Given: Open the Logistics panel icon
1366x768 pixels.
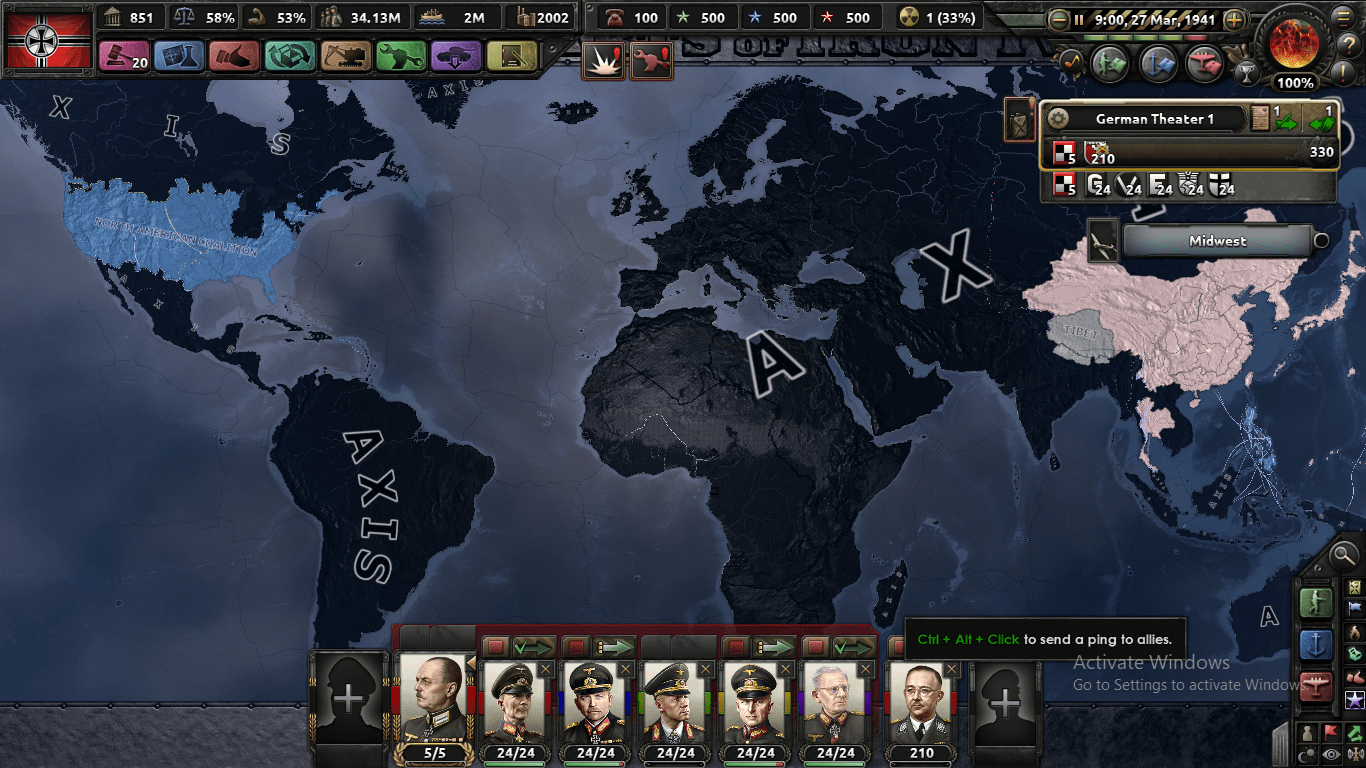Looking at the screenshot, I should (x=510, y=55).
